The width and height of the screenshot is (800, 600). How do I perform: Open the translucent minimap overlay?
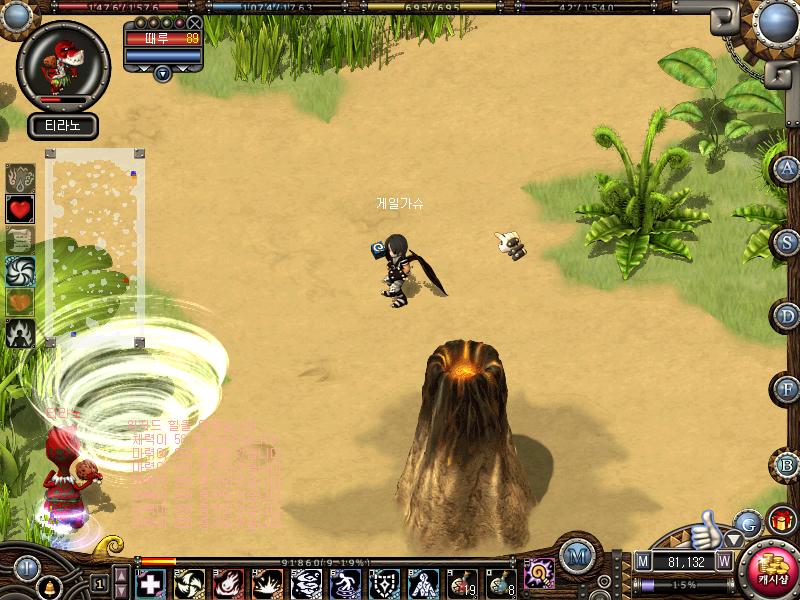click(95, 247)
